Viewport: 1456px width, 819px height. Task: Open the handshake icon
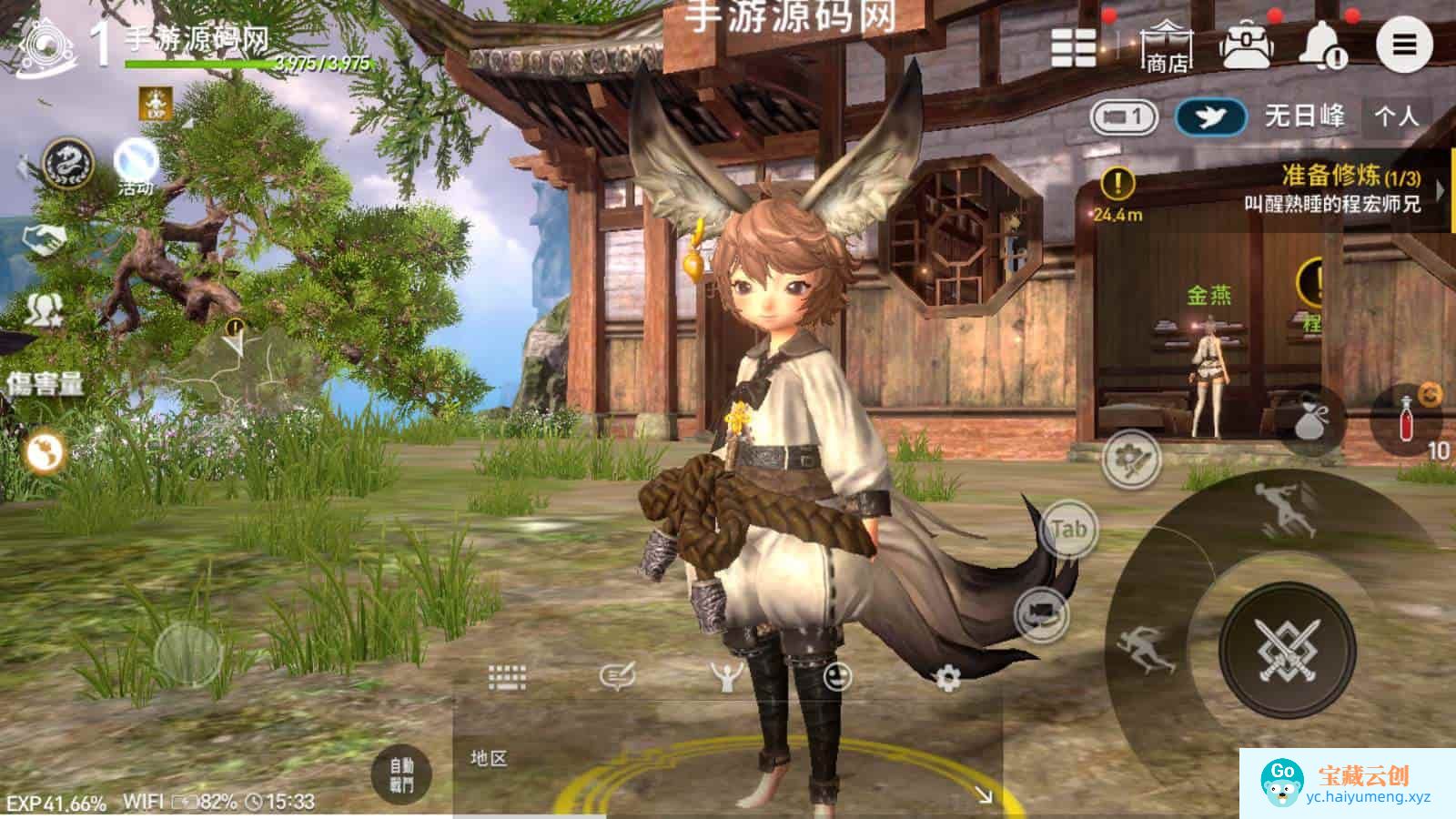(45, 240)
